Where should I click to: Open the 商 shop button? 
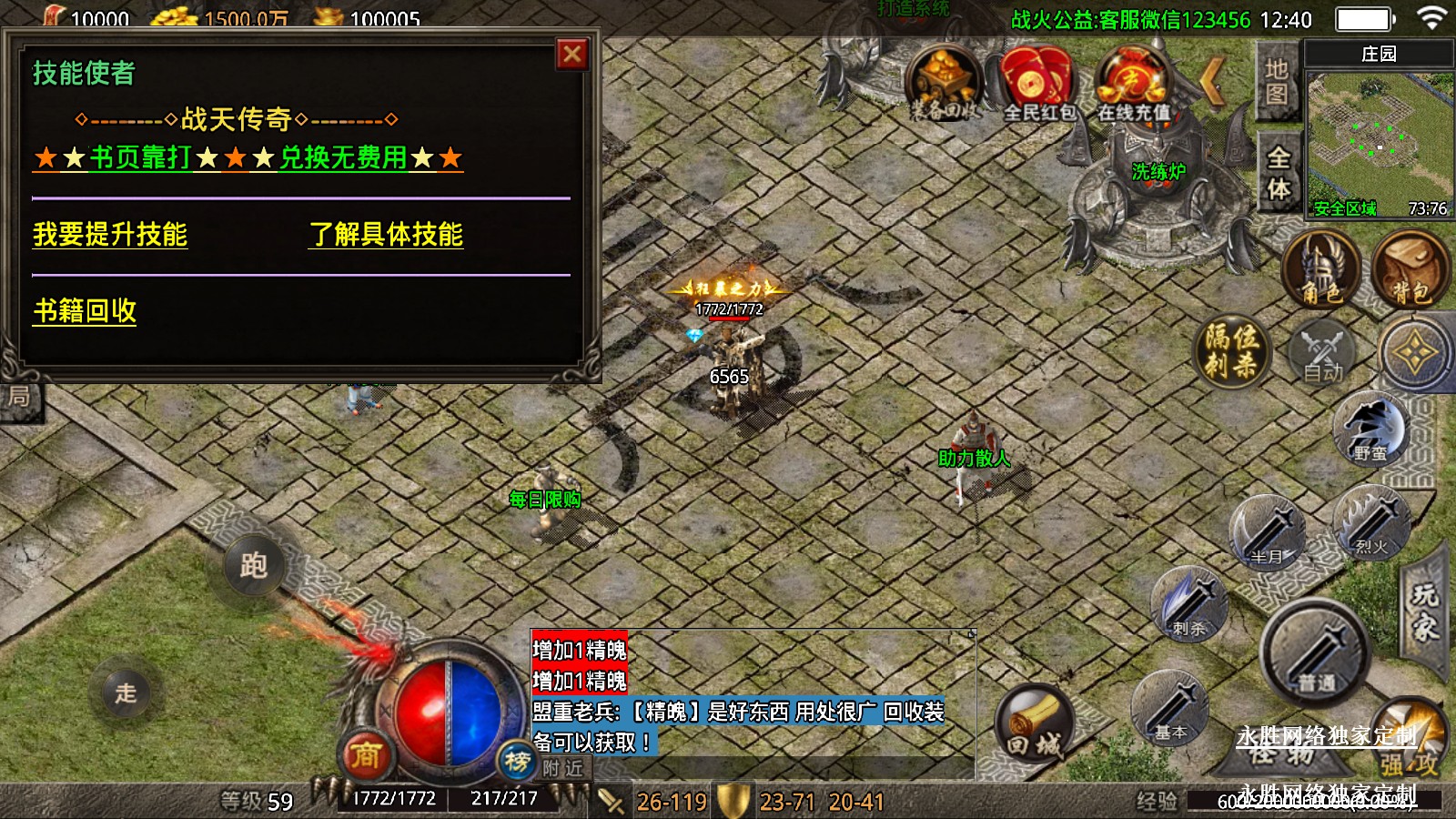click(366, 754)
